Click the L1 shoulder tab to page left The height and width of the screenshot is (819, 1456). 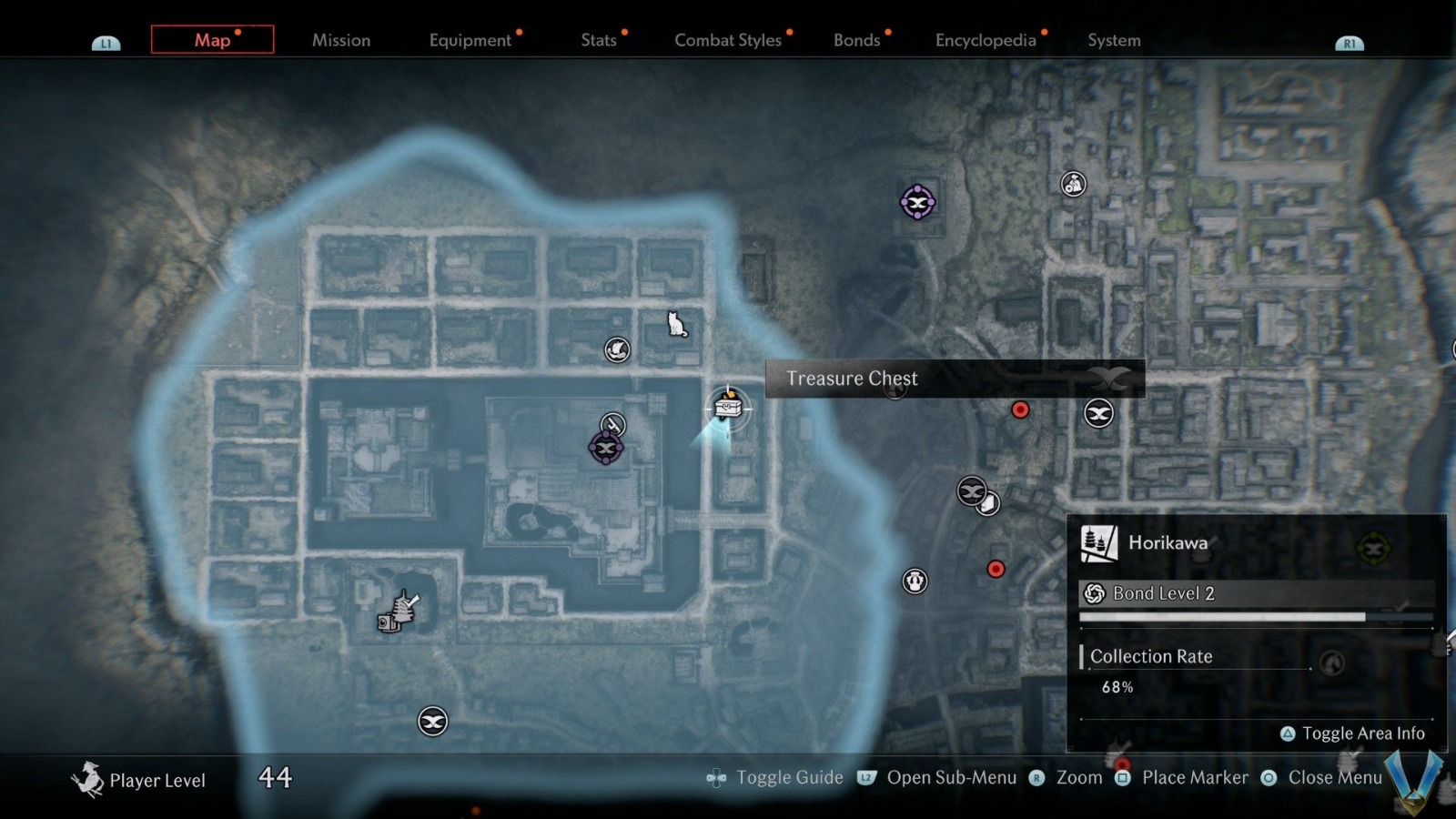tap(106, 41)
